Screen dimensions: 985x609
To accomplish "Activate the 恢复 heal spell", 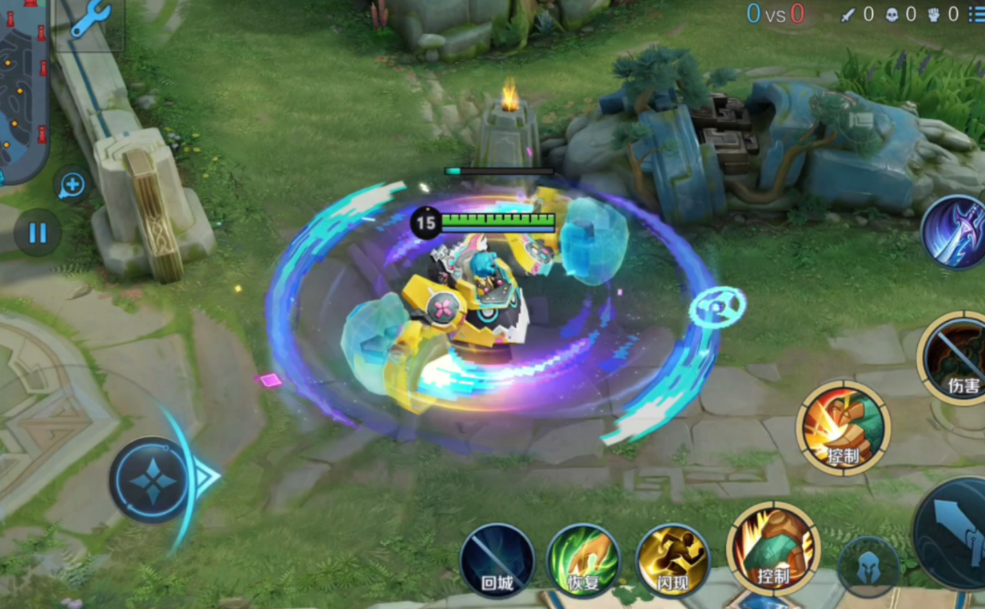I will coord(583,559).
